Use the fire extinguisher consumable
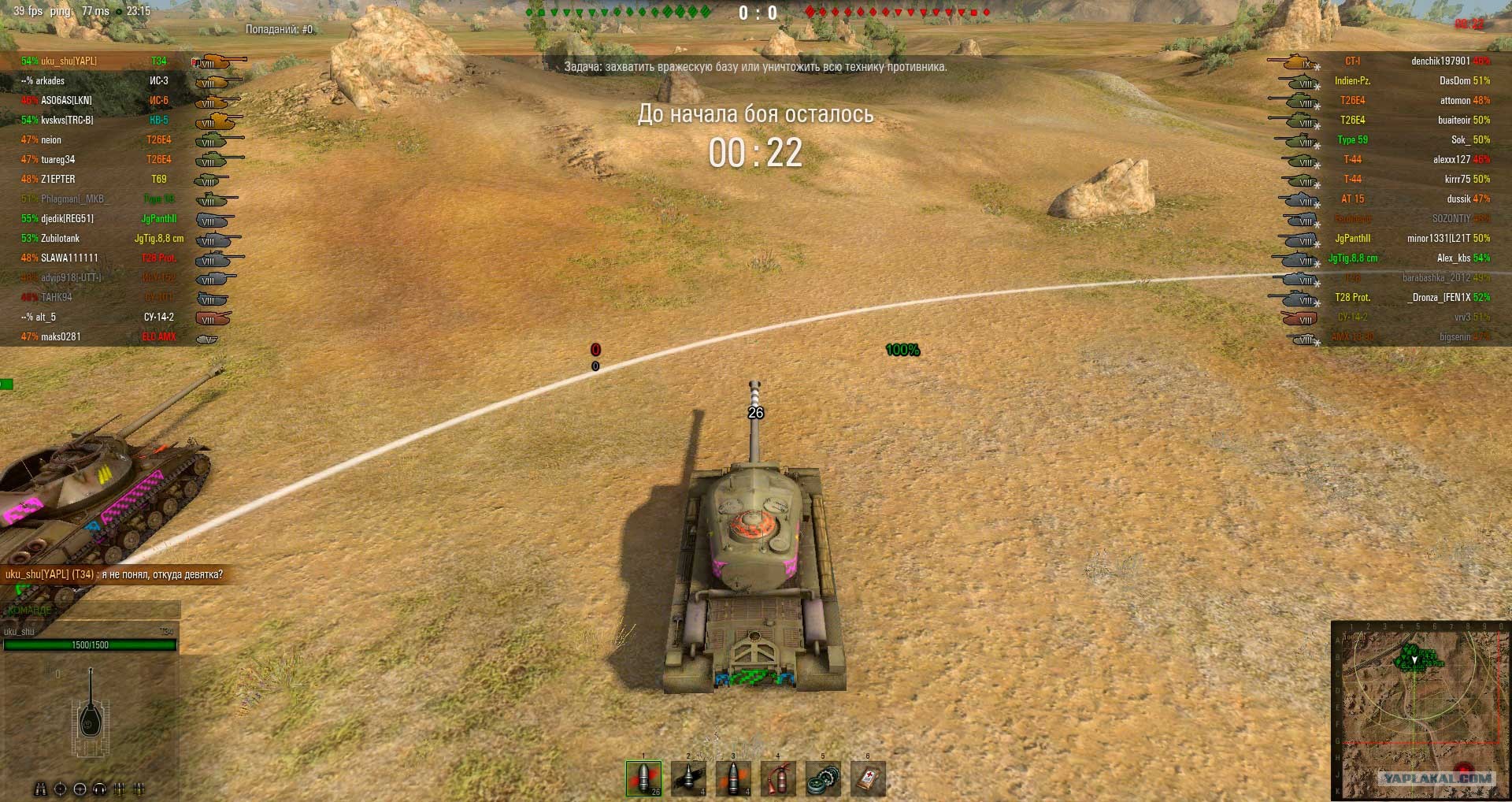Viewport: 1512px width, 802px height. pos(778,778)
